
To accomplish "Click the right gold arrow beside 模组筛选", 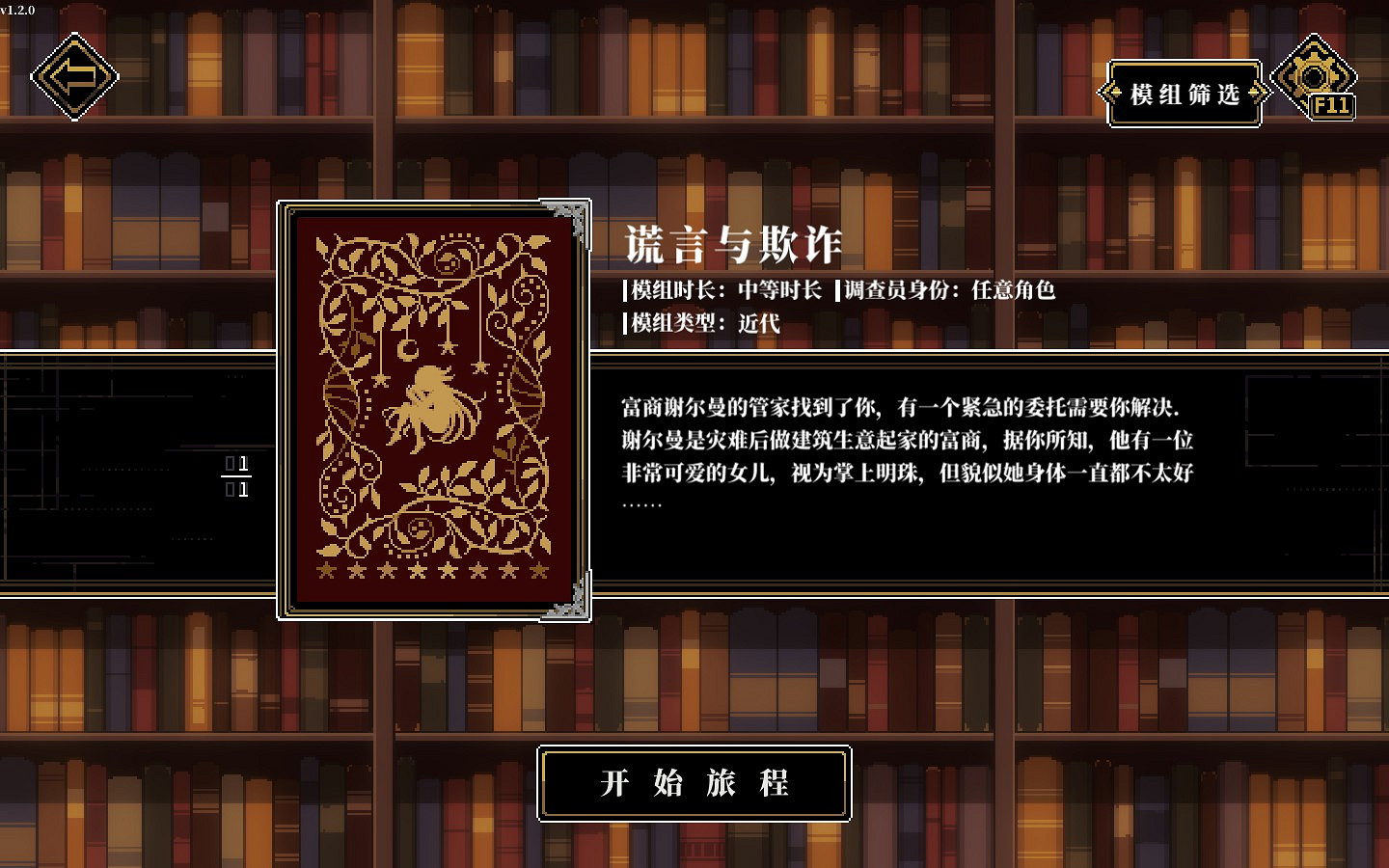I will 1256,94.
